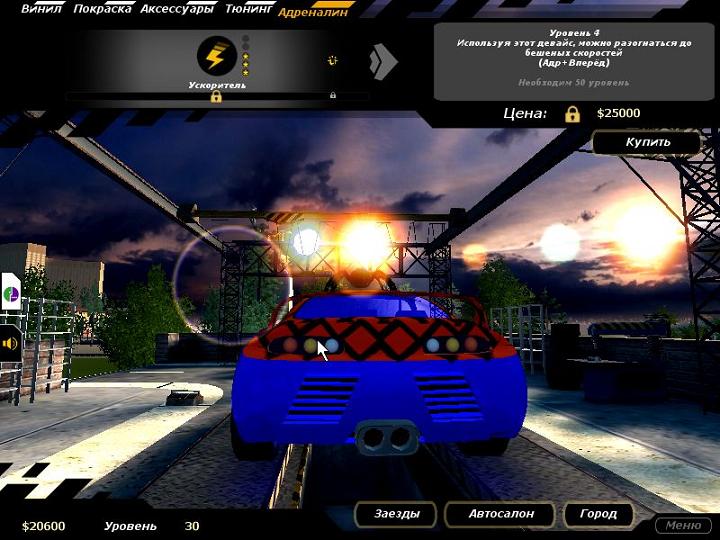Click the green-purple logo side tab
The image size is (720, 540).
tap(9, 294)
